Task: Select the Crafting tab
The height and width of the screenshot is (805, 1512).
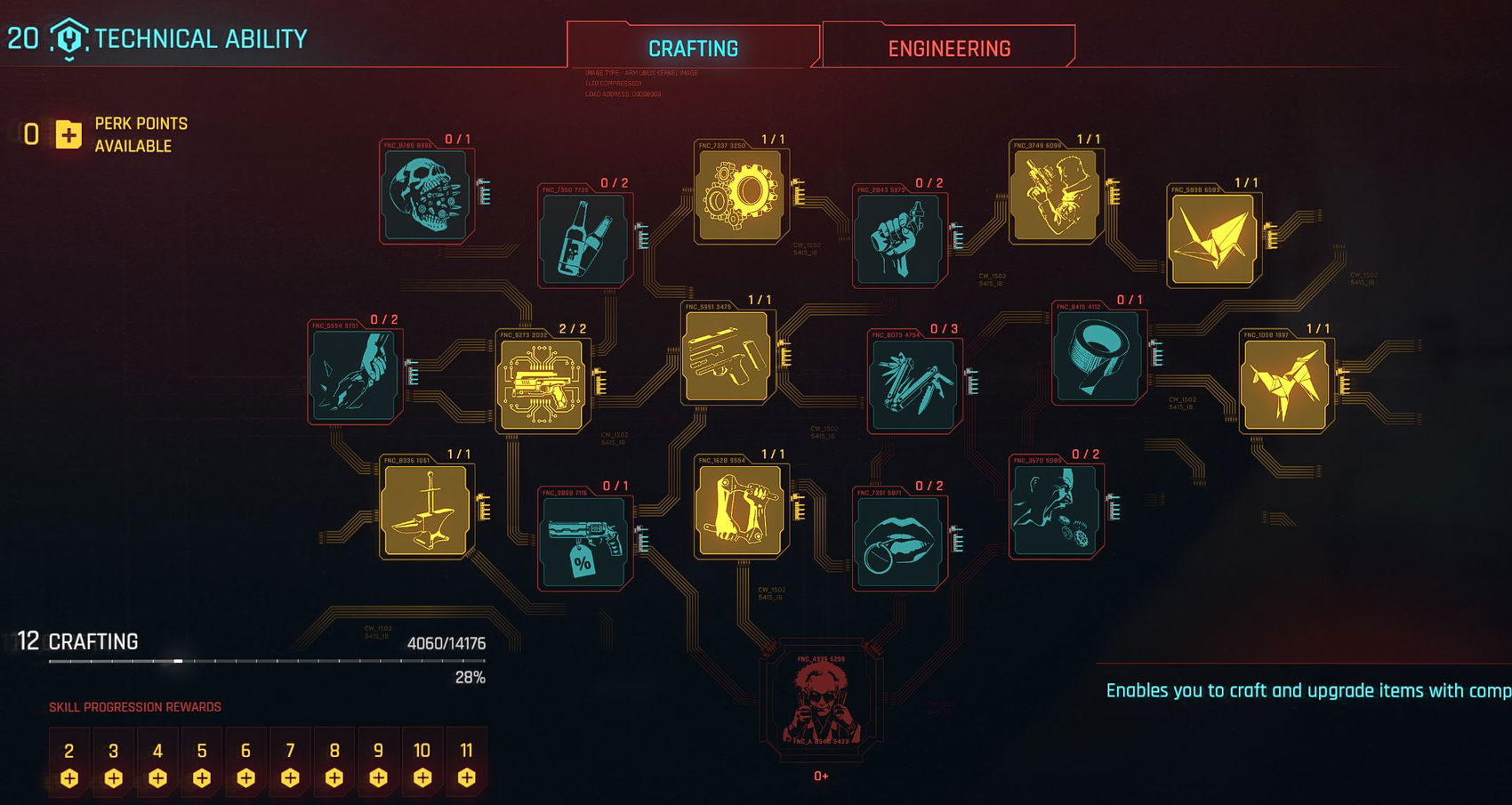Action: [693, 48]
